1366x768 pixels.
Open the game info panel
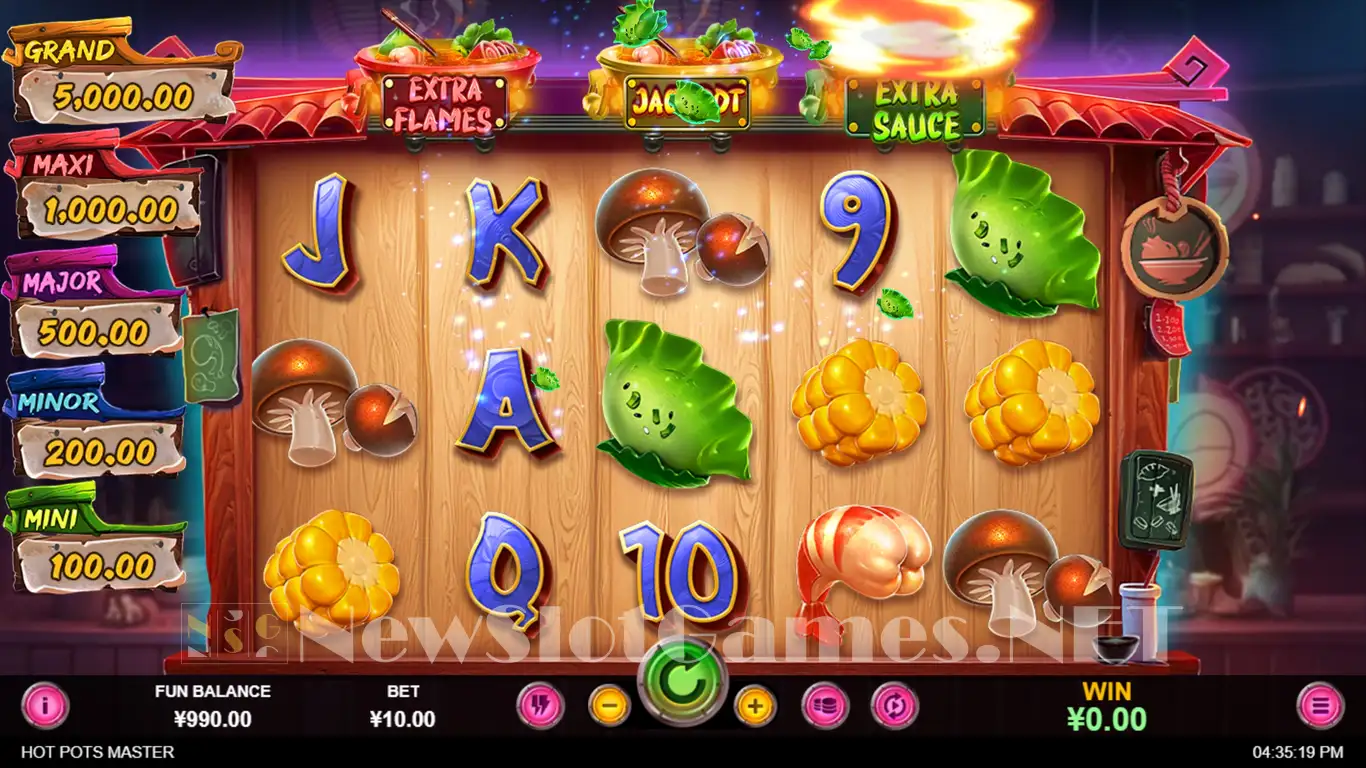pyautogui.click(x=45, y=706)
